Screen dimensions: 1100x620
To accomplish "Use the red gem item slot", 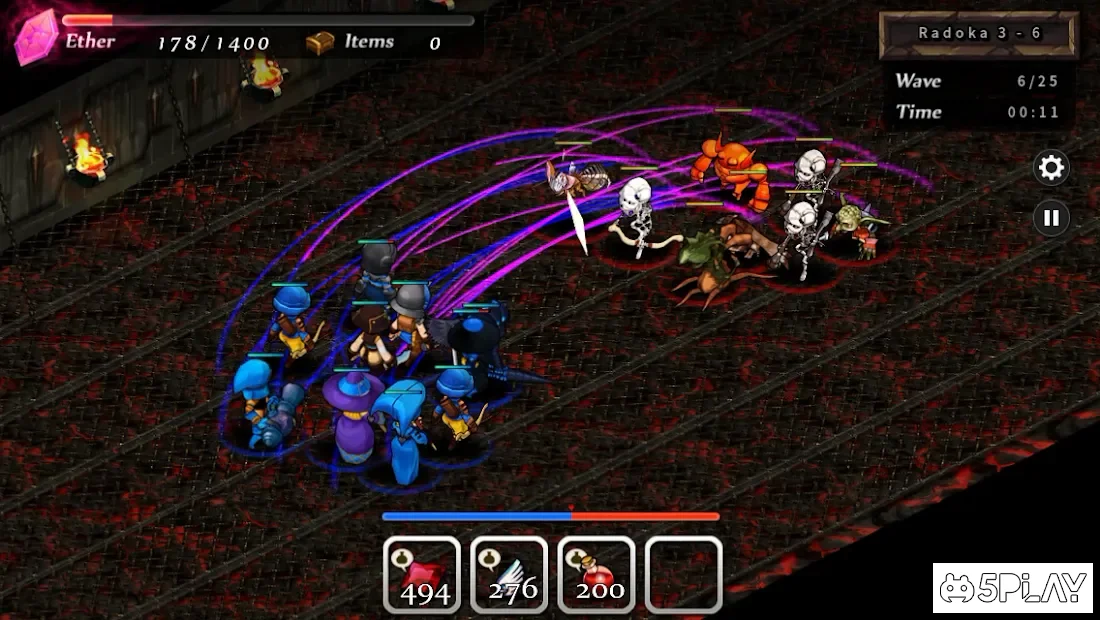I will coord(422,575).
